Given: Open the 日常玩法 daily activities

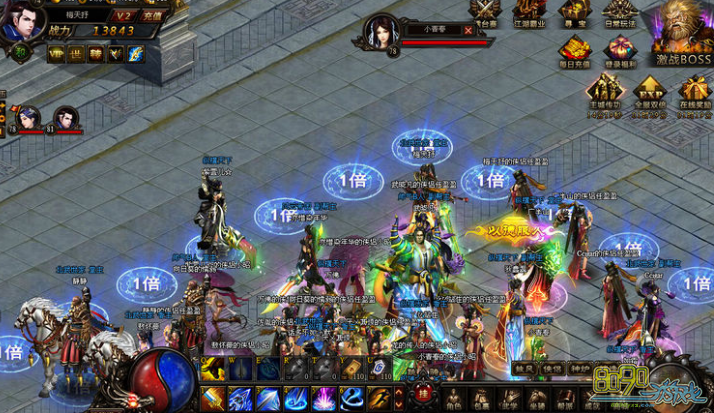Looking at the screenshot, I should click(619, 14).
